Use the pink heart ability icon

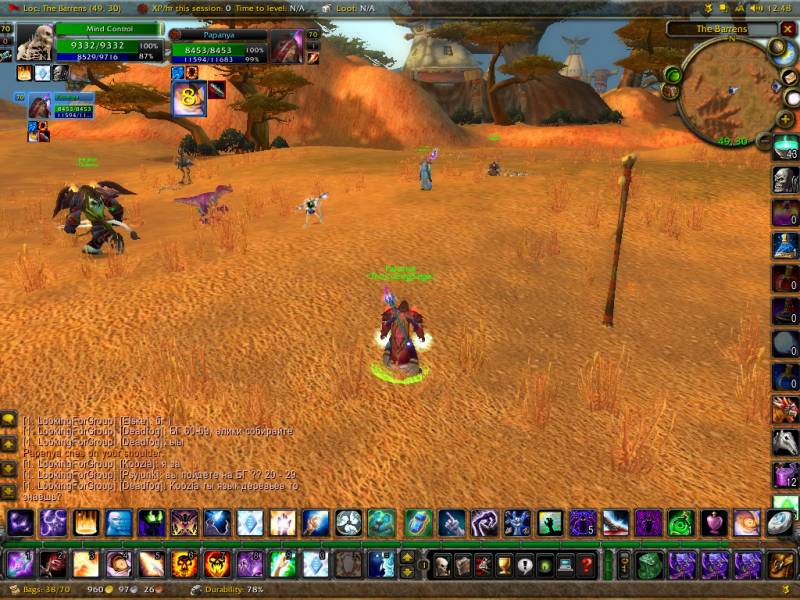coord(713,522)
